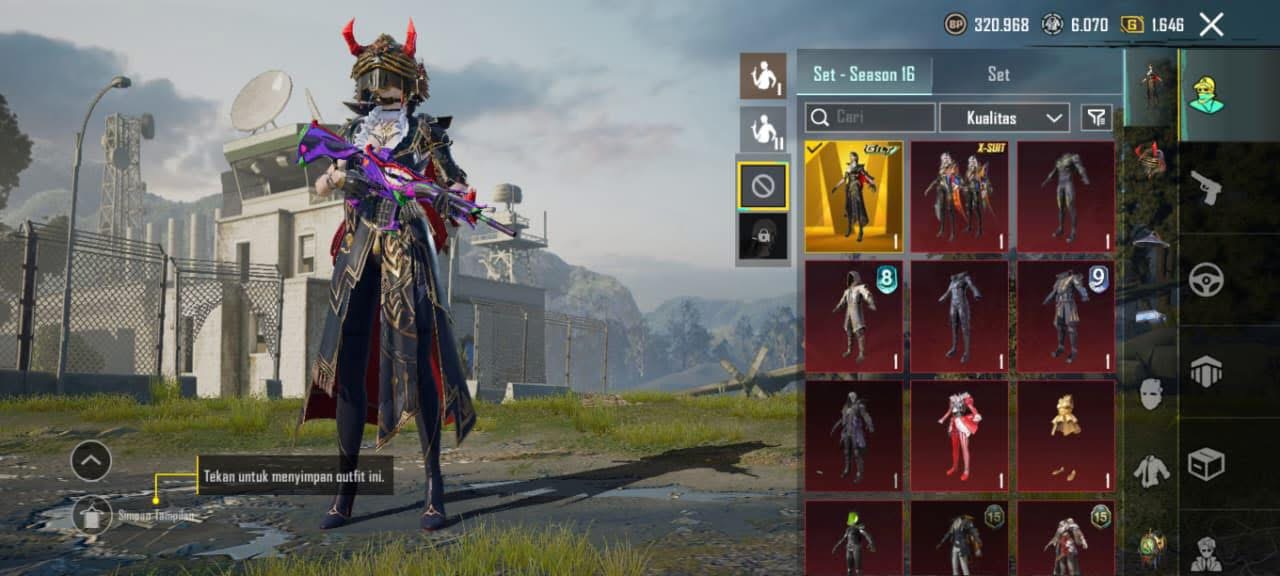
Task: Close the inventory with the X button
Action: tap(1211, 25)
